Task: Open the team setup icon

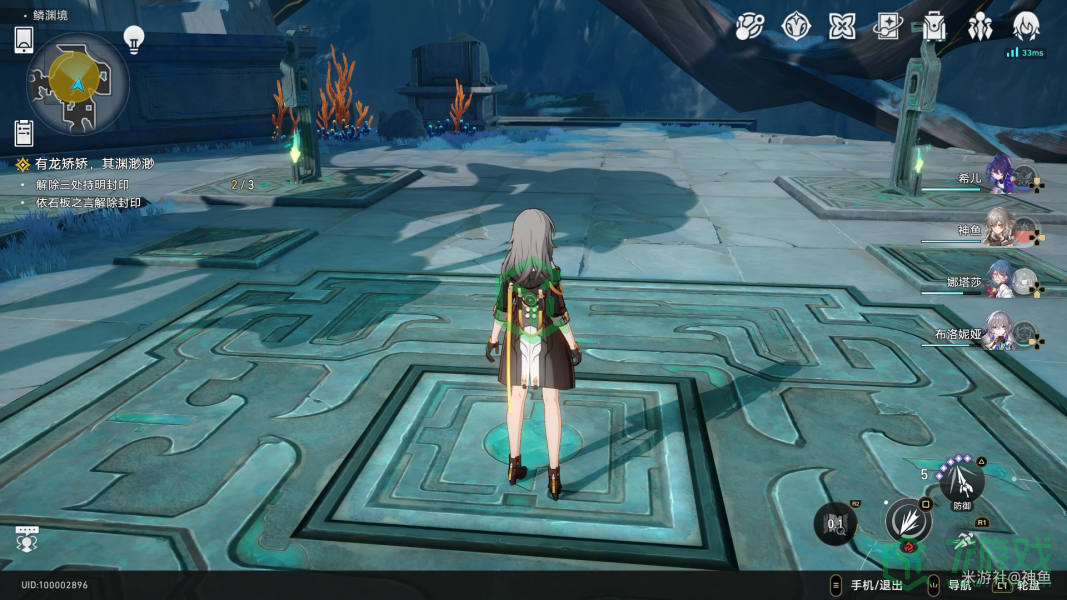Action: pyautogui.click(x=980, y=26)
